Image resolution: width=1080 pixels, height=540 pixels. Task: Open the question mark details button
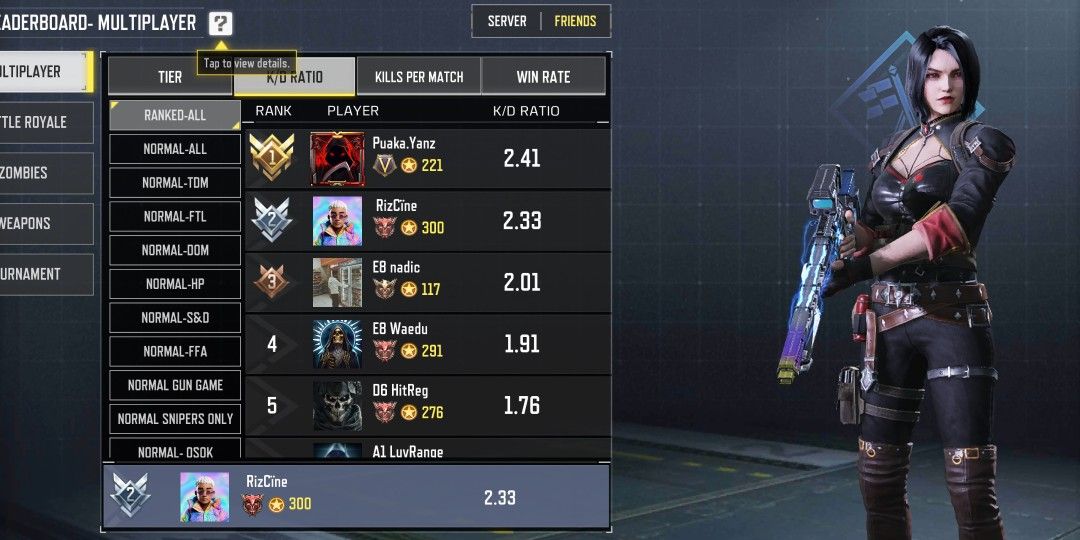[221, 24]
